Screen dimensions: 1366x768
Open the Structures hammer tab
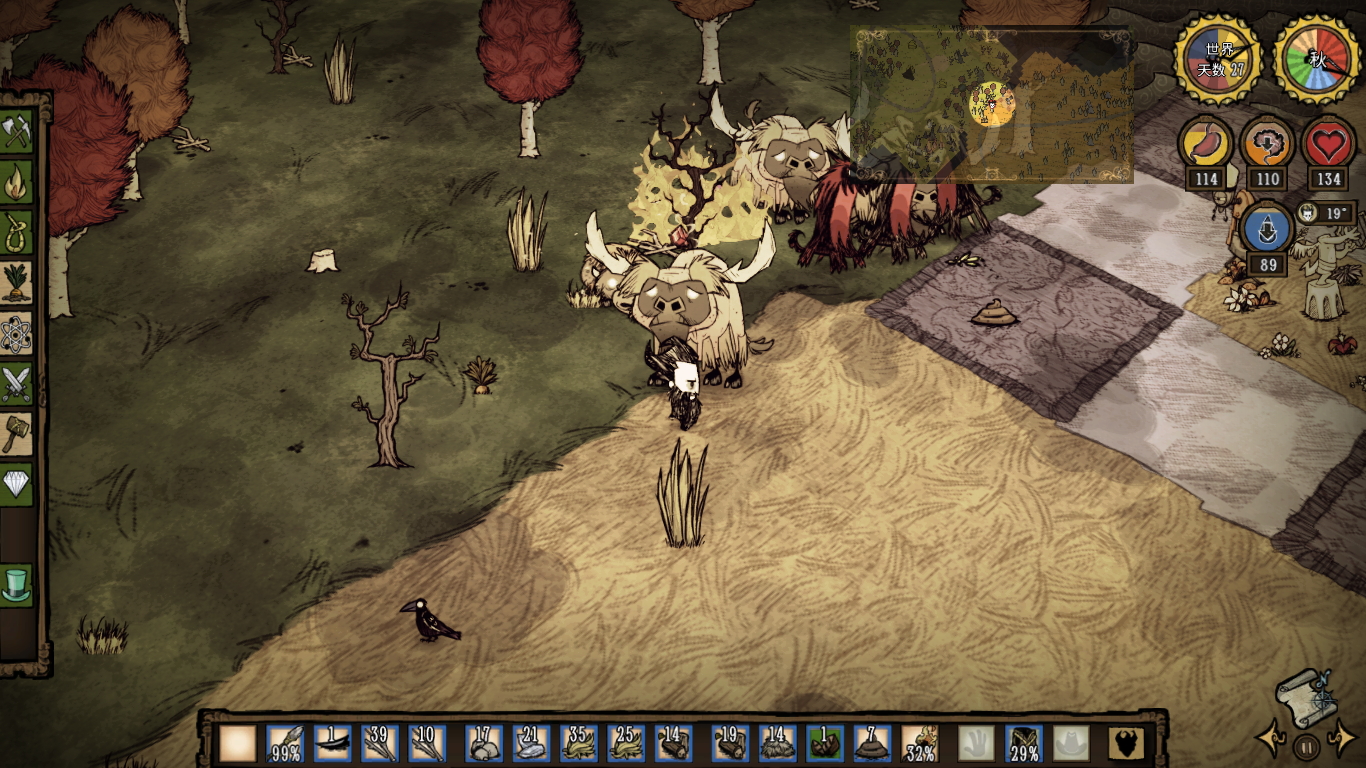pyautogui.click(x=17, y=434)
